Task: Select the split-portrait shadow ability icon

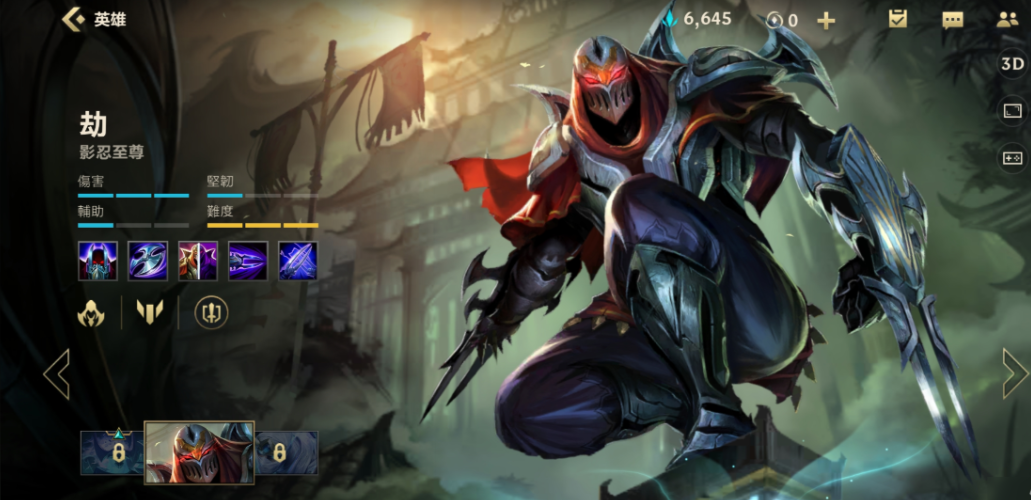Action: point(198,261)
